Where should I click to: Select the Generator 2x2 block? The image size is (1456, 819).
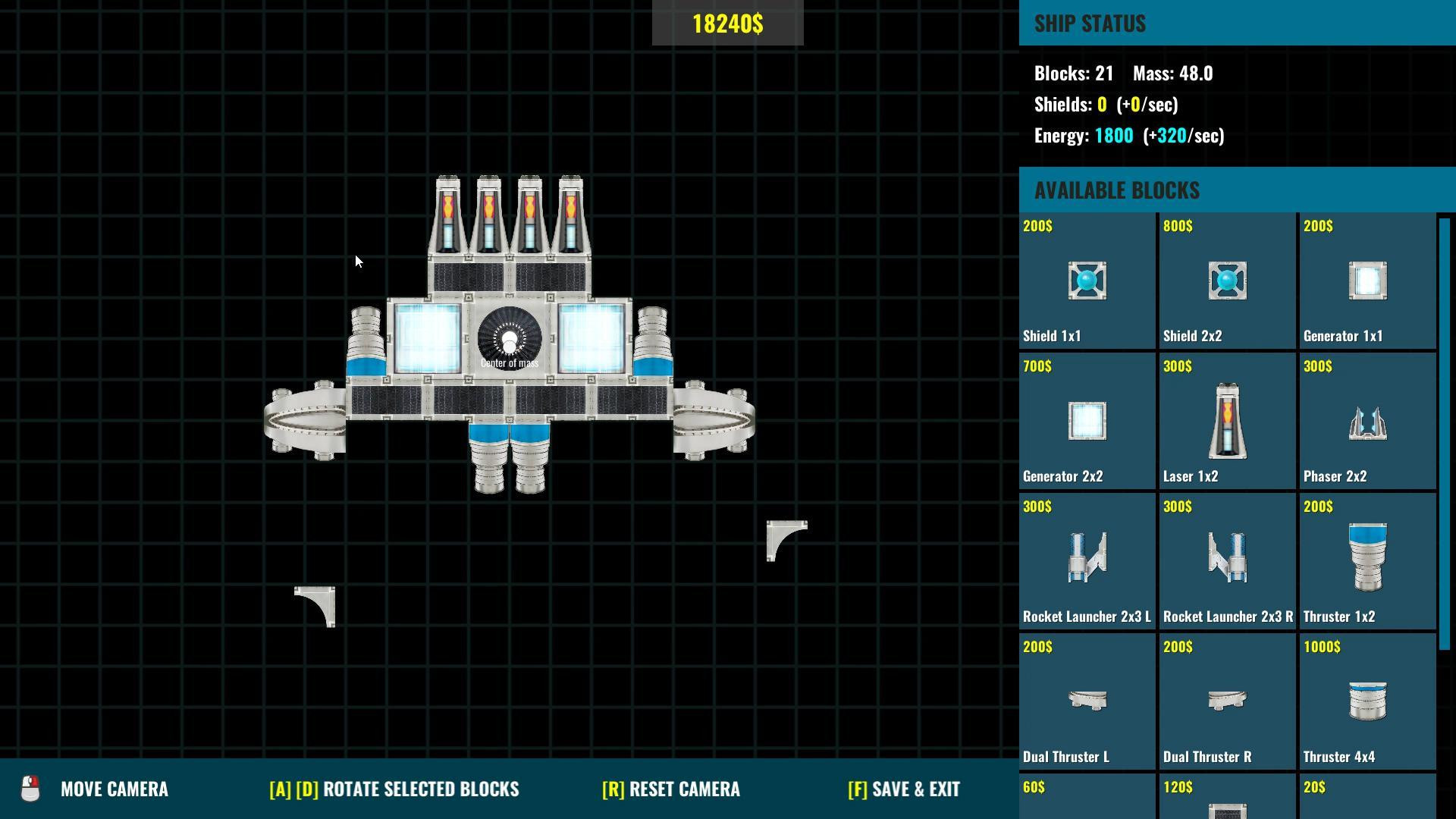pyautogui.click(x=1087, y=421)
